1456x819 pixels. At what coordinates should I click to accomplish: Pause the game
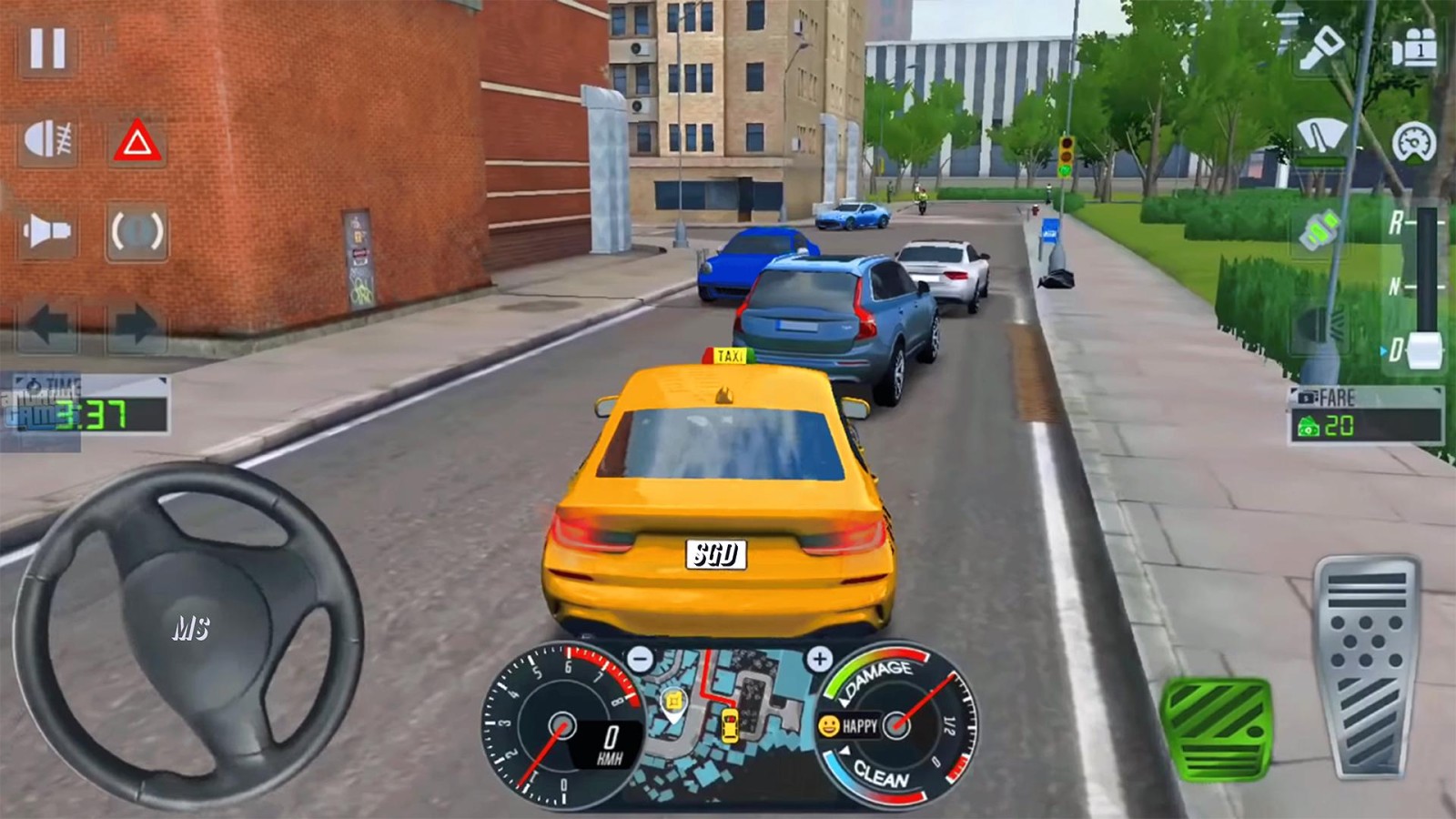47,47
